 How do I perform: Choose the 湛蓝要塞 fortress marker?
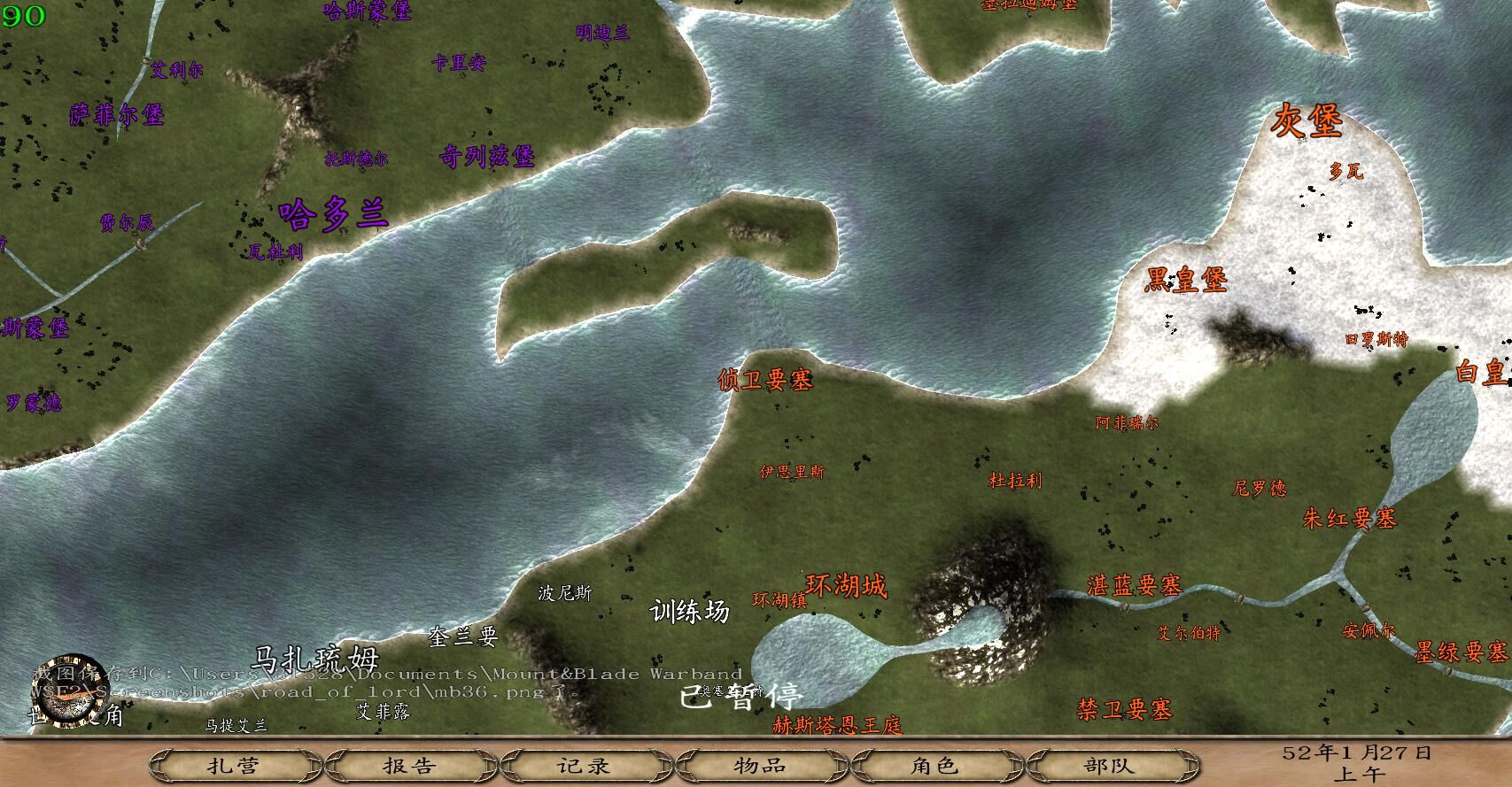pos(1134,585)
